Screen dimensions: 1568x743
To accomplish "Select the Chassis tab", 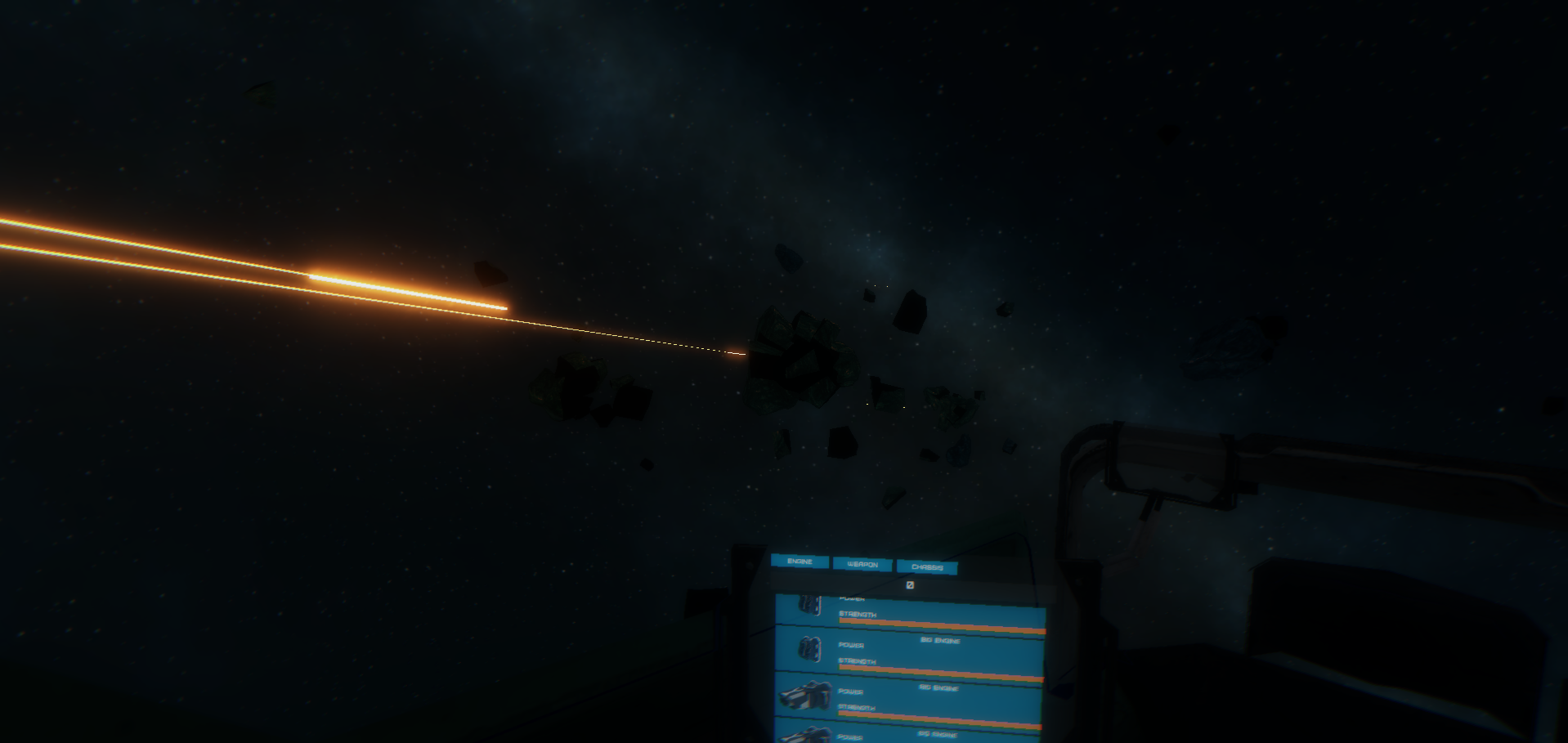I will [x=927, y=566].
